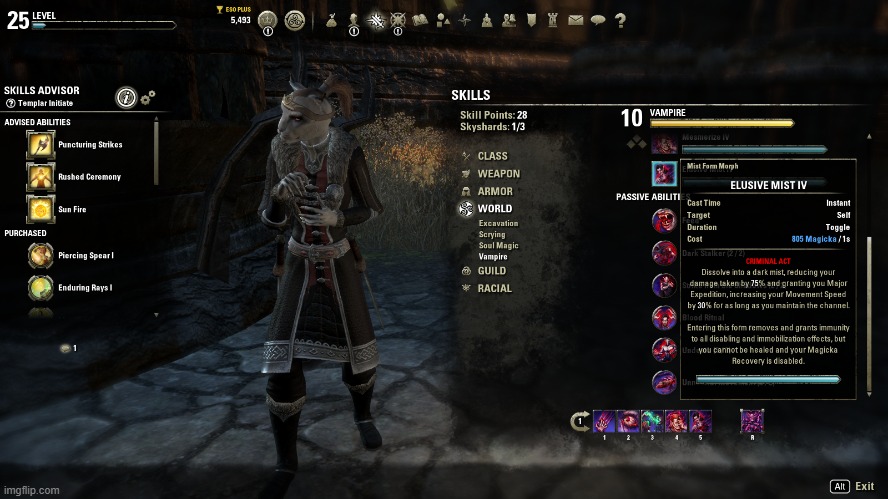
Task: Open Skills Advisor settings gears
Action: (148, 96)
